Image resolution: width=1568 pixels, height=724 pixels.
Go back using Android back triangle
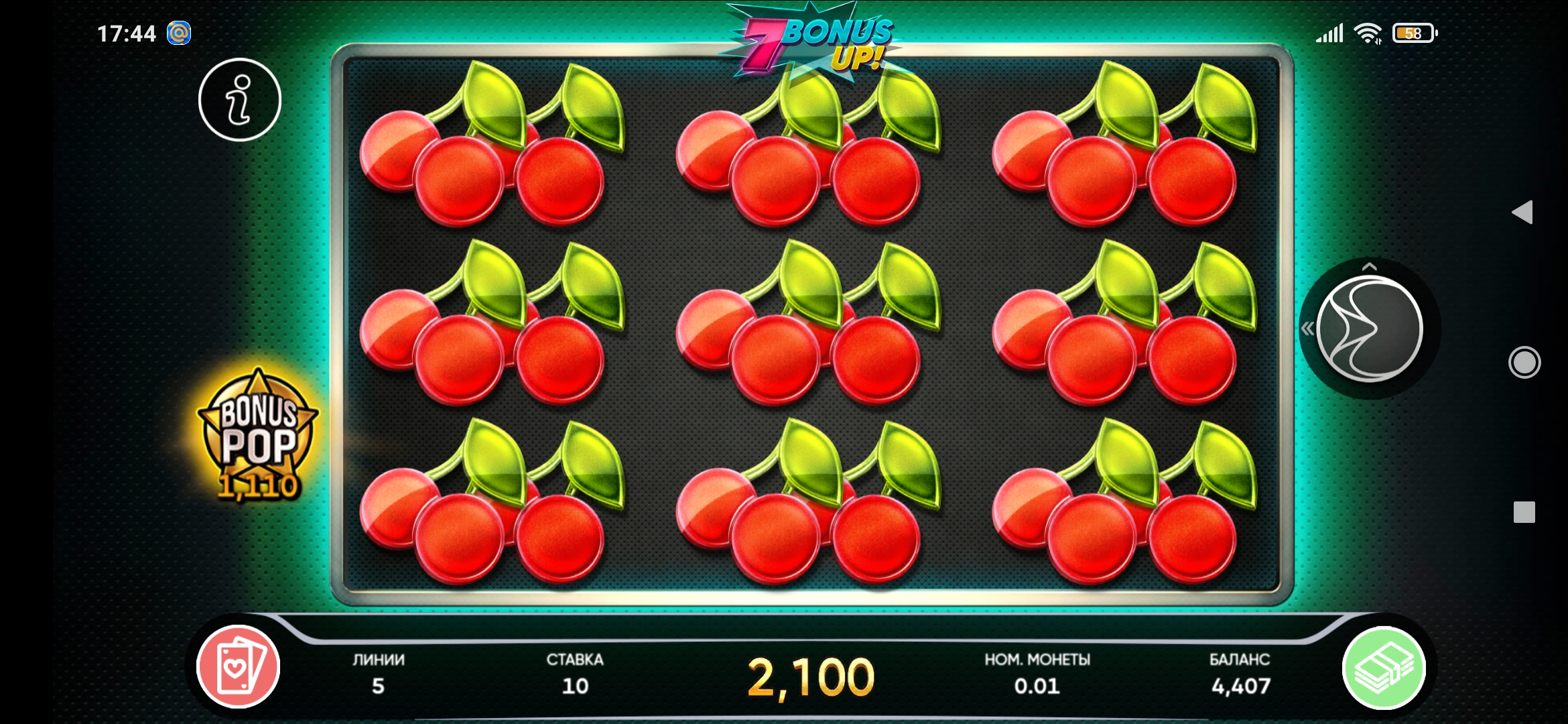[1522, 213]
